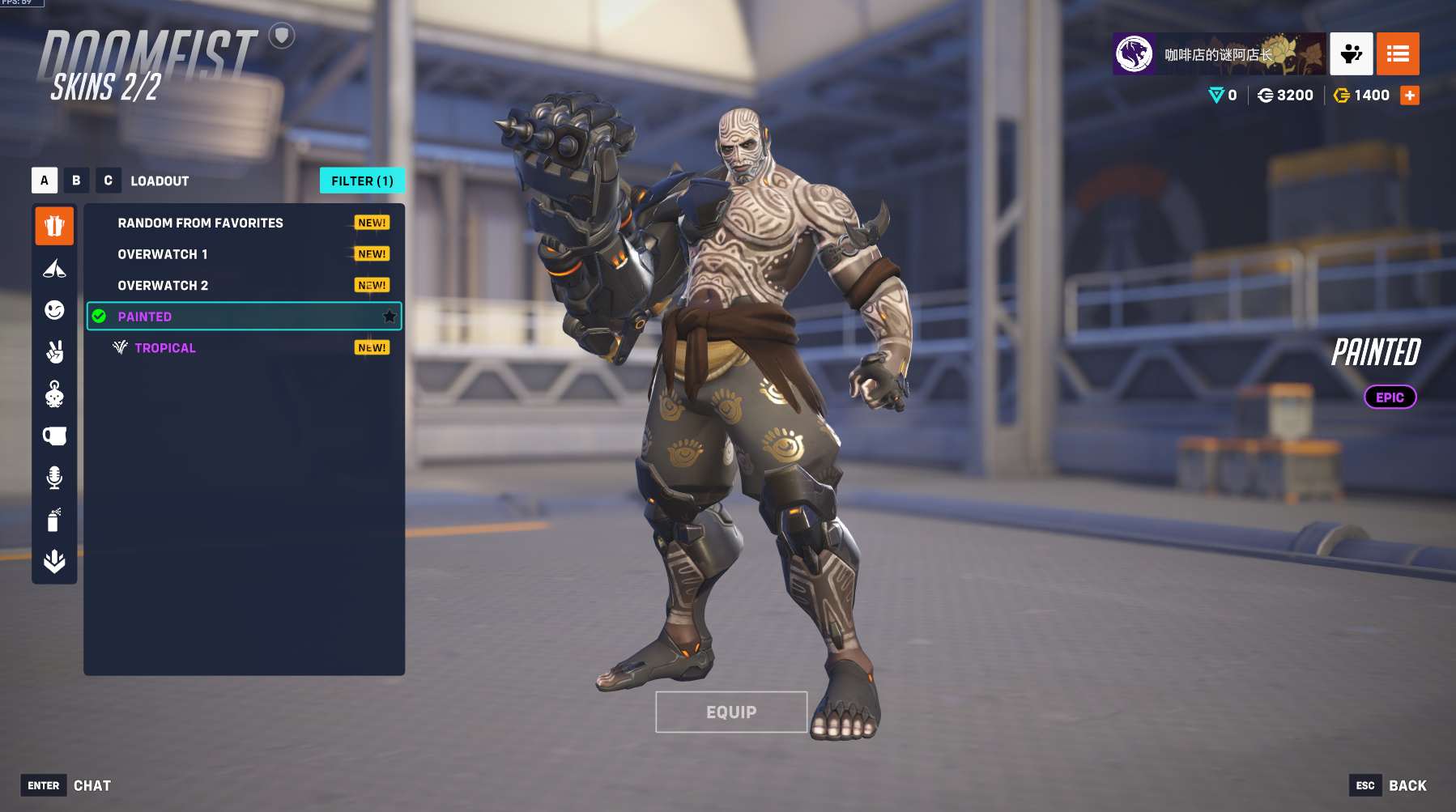Open the orange main menu list button
Image resolution: width=1456 pixels, height=812 pixels.
point(1398,54)
